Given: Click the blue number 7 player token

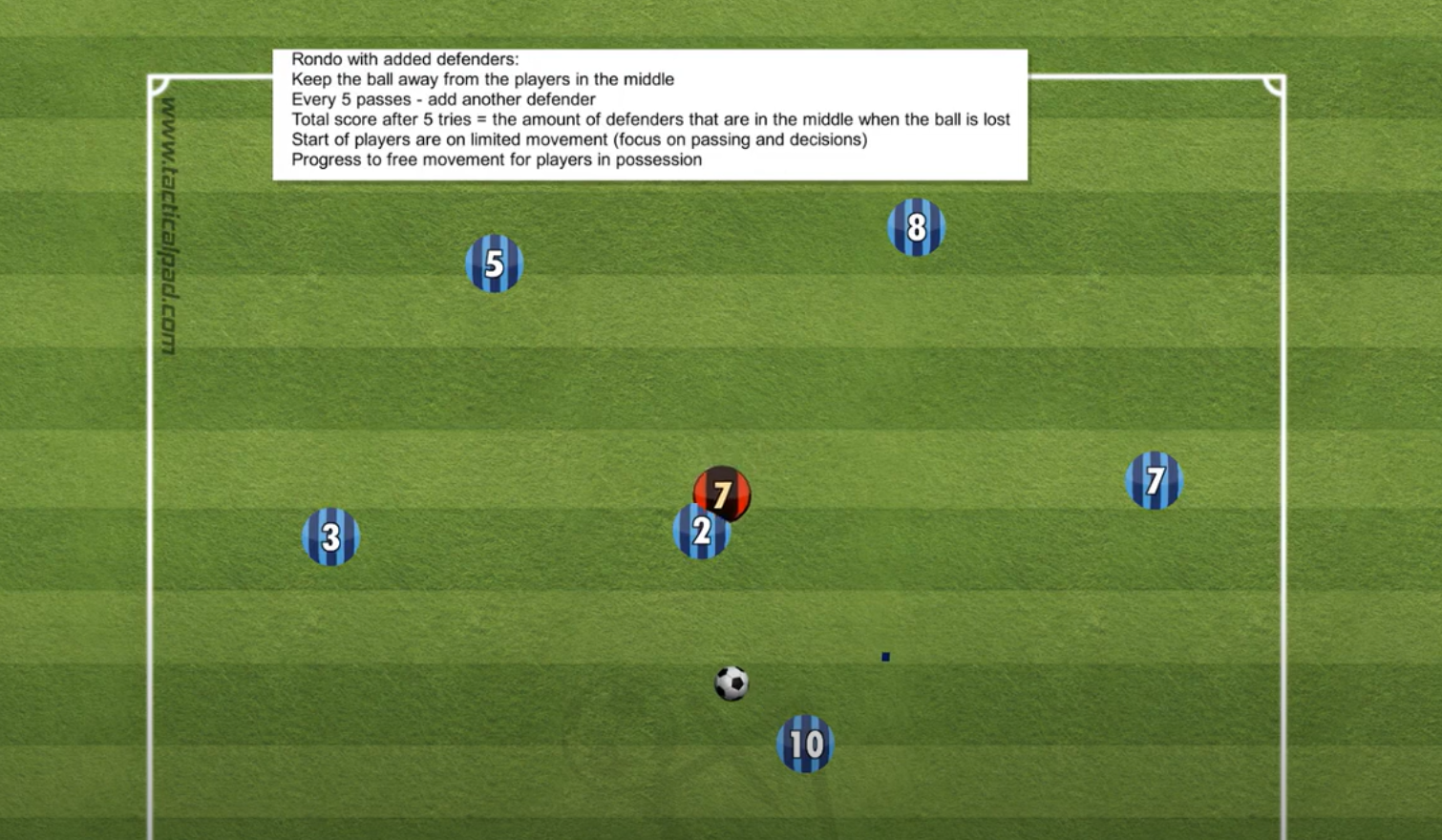Looking at the screenshot, I should click(1154, 480).
